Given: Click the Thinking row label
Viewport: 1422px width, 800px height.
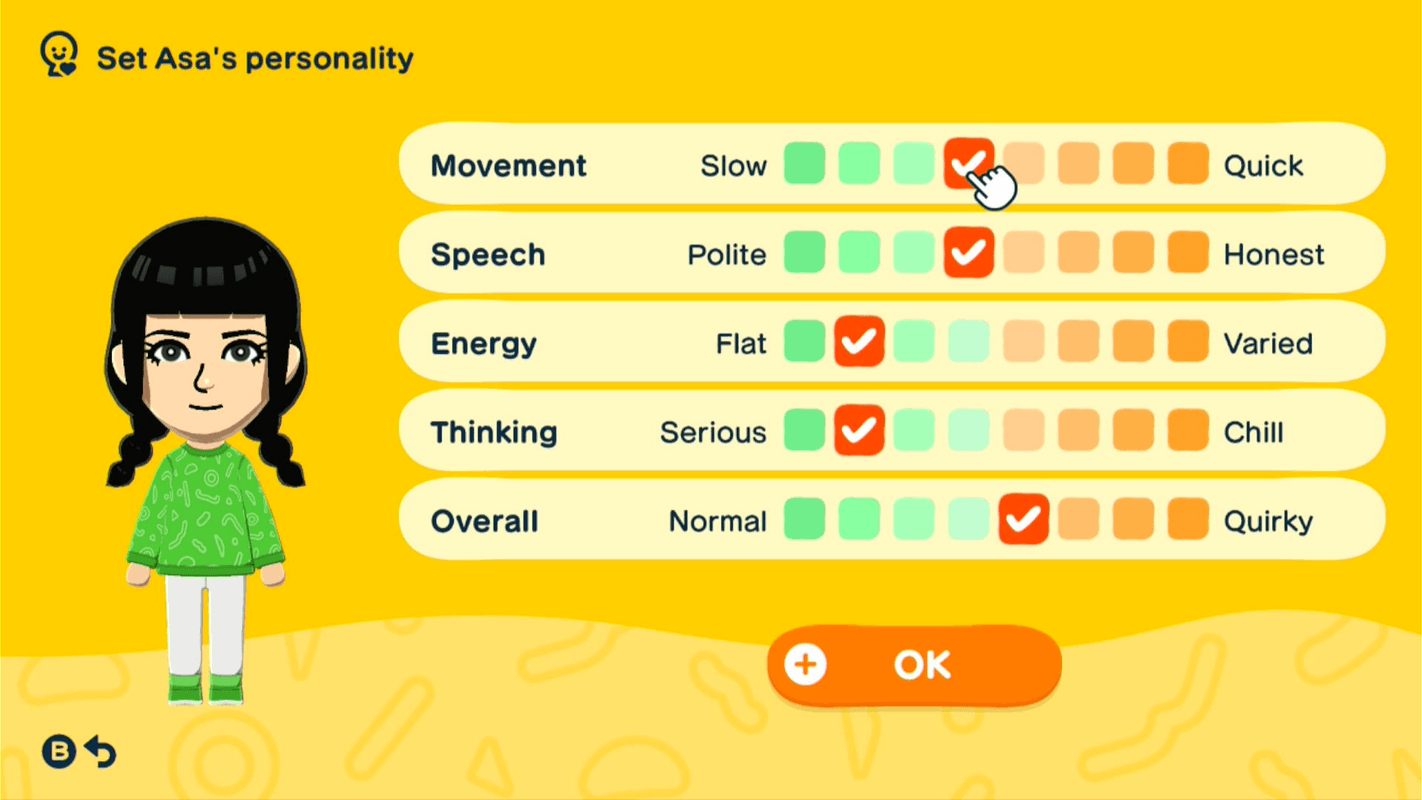Looking at the screenshot, I should coord(494,431).
